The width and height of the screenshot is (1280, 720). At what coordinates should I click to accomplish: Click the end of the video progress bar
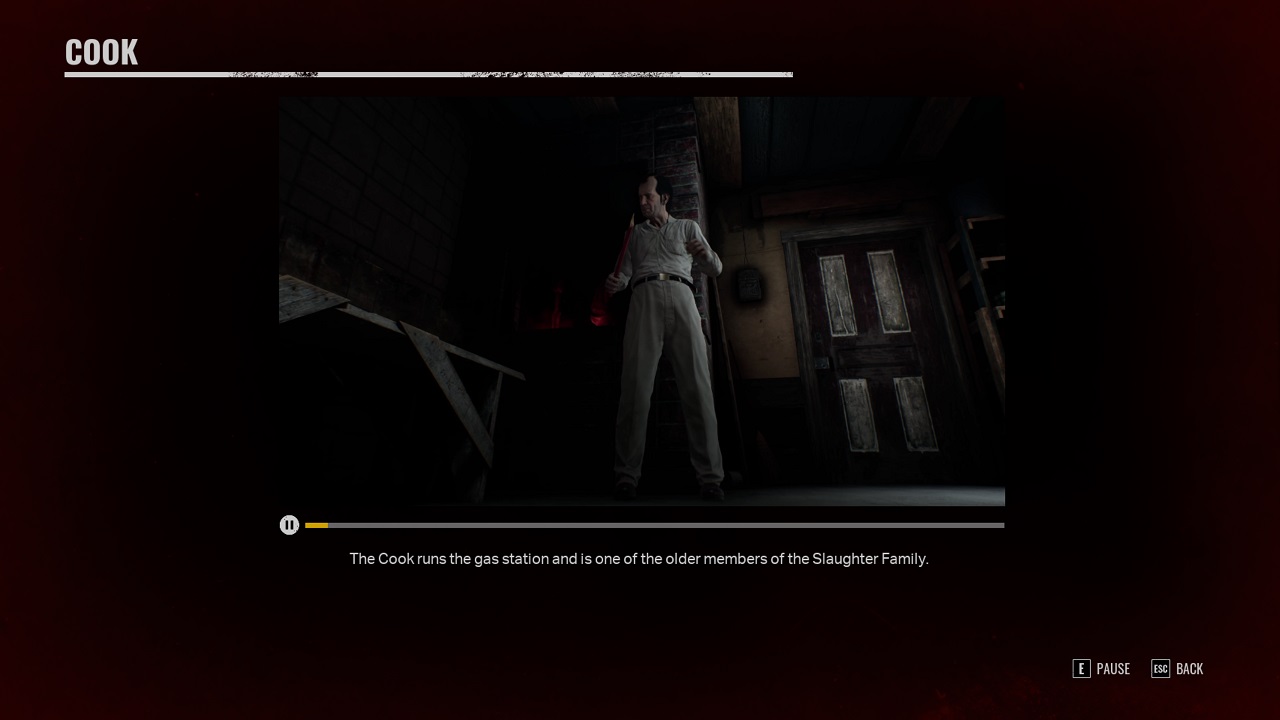tap(1000, 525)
